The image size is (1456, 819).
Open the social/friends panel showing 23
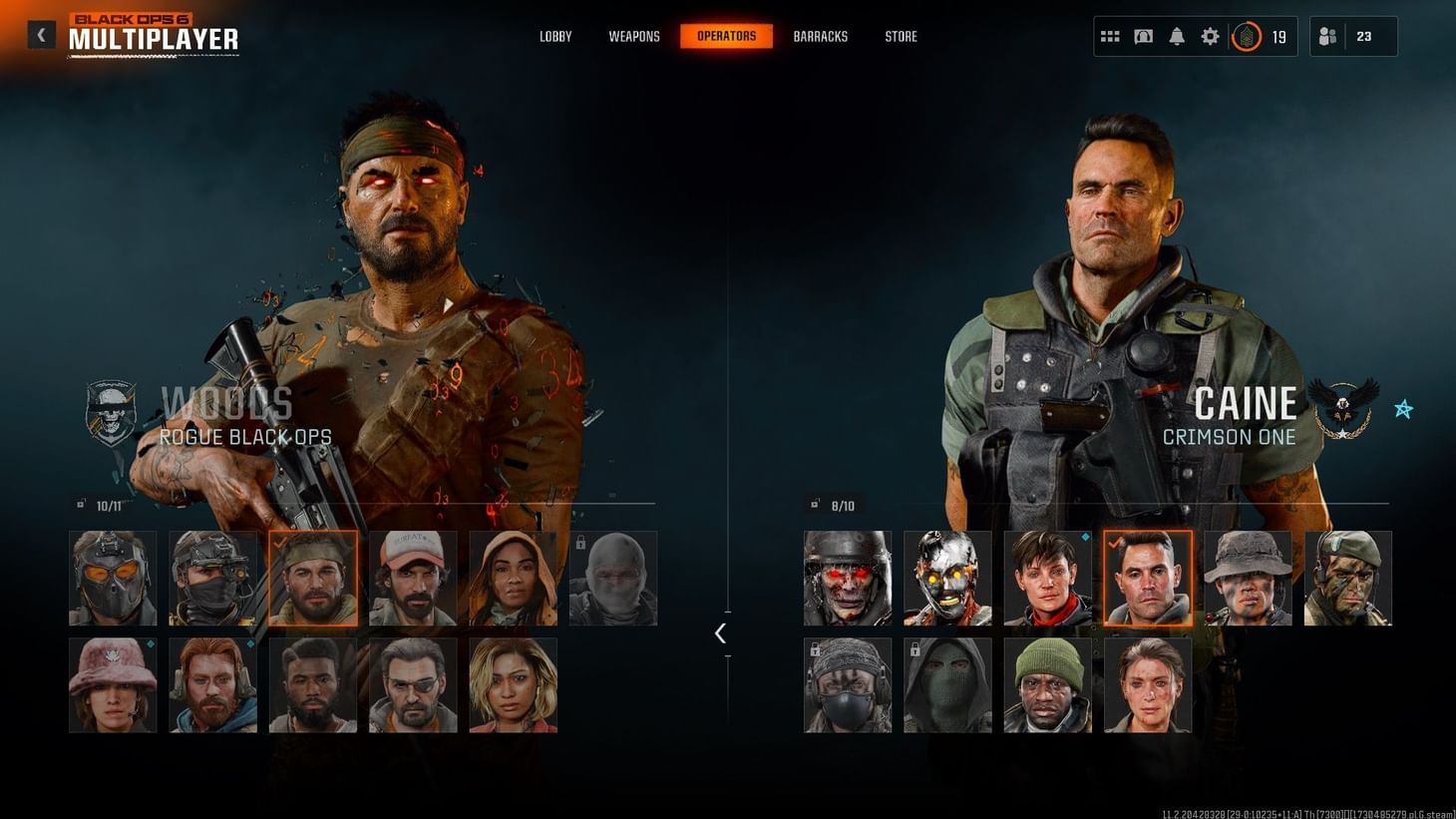(x=1326, y=36)
